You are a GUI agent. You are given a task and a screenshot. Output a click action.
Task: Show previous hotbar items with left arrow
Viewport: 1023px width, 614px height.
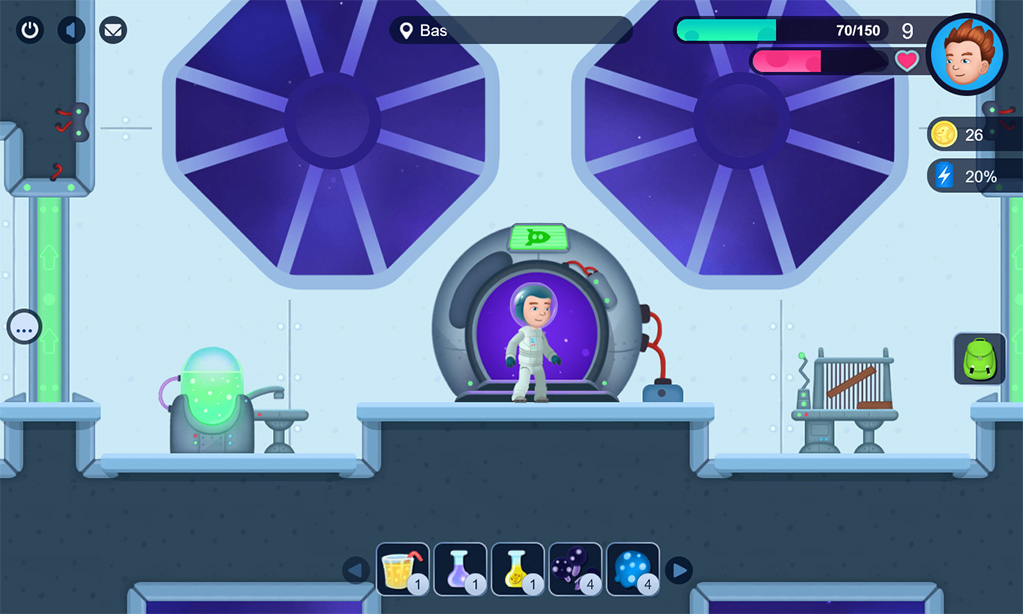[356, 570]
